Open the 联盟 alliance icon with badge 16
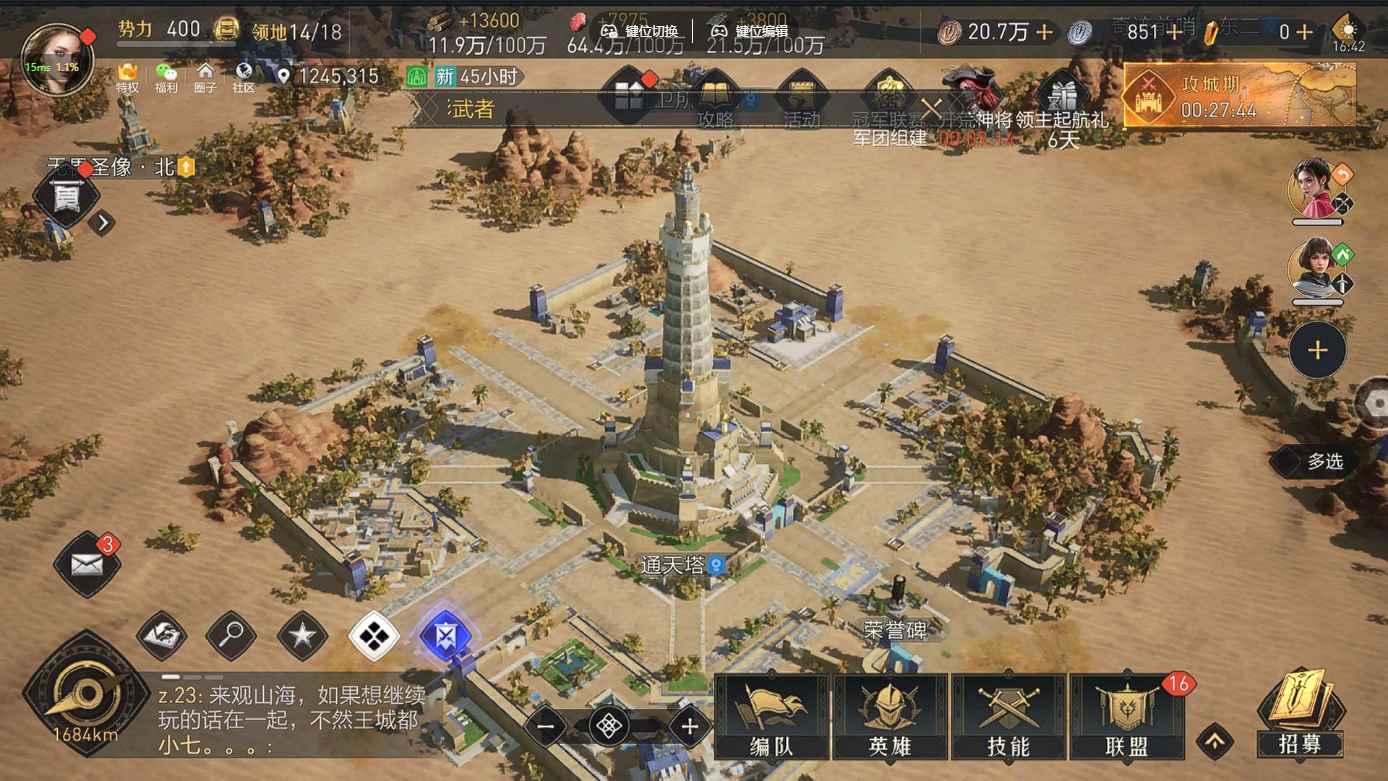This screenshot has height=781, width=1388. [x=1127, y=716]
